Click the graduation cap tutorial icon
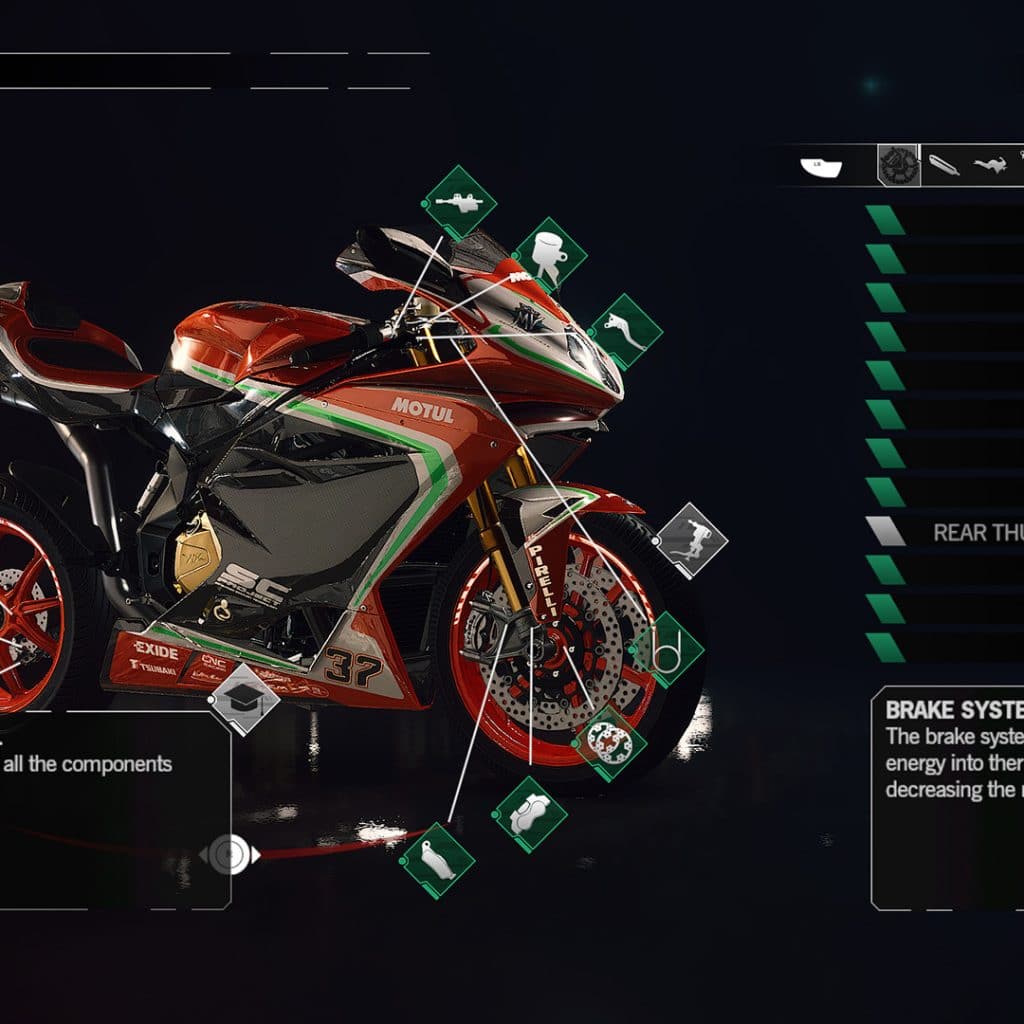This screenshot has height=1024, width=1024. (x=243, y=699)
